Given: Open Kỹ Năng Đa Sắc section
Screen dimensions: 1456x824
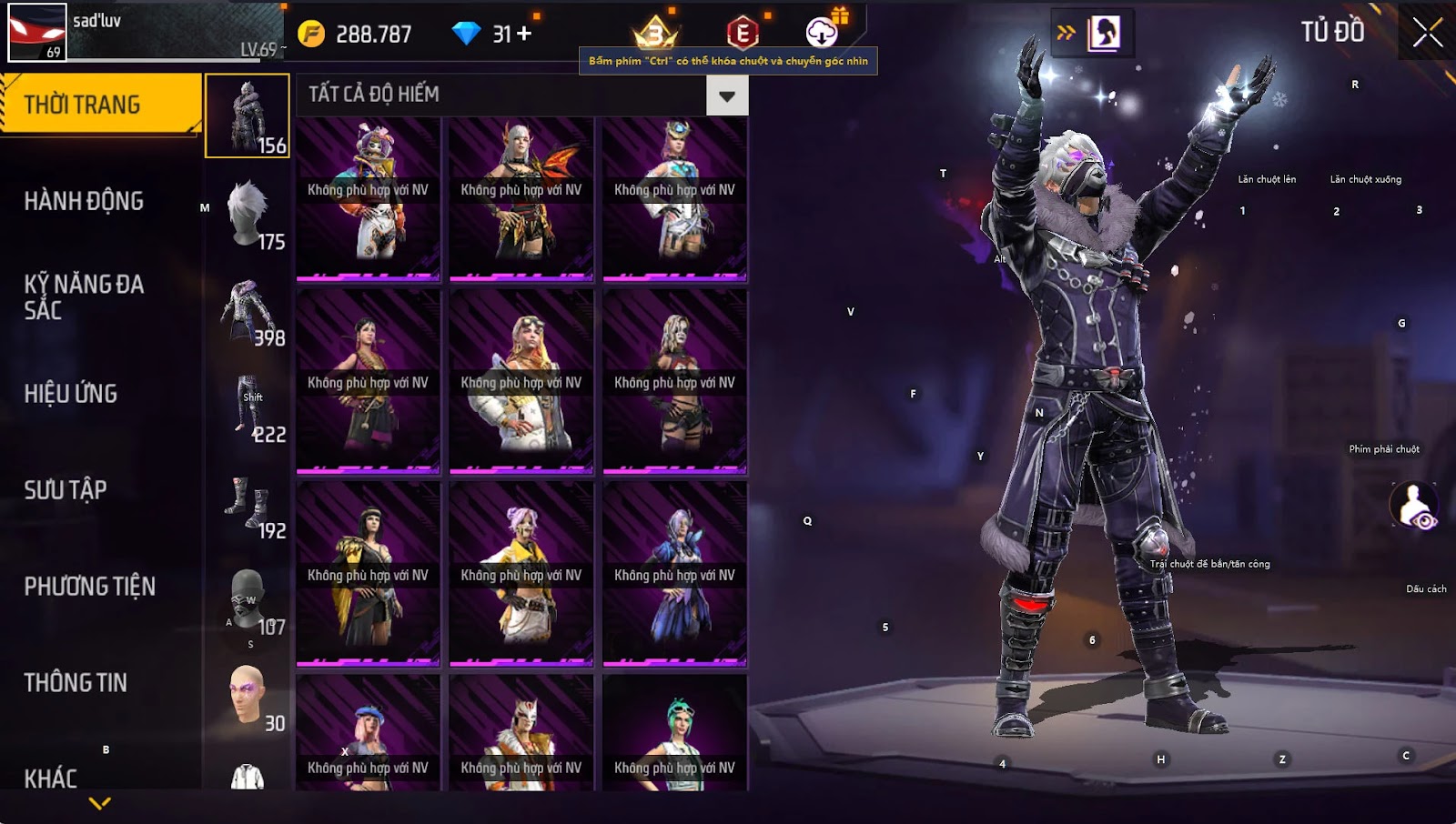Looking at the screenshot, I should (84, 296).
